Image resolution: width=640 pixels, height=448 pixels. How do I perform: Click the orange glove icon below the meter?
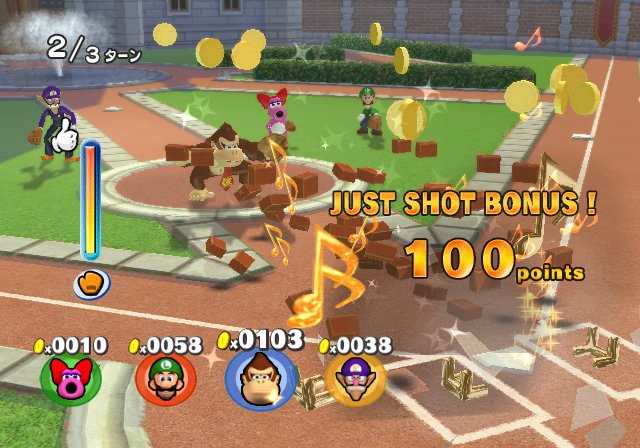[x=89, y=283]
